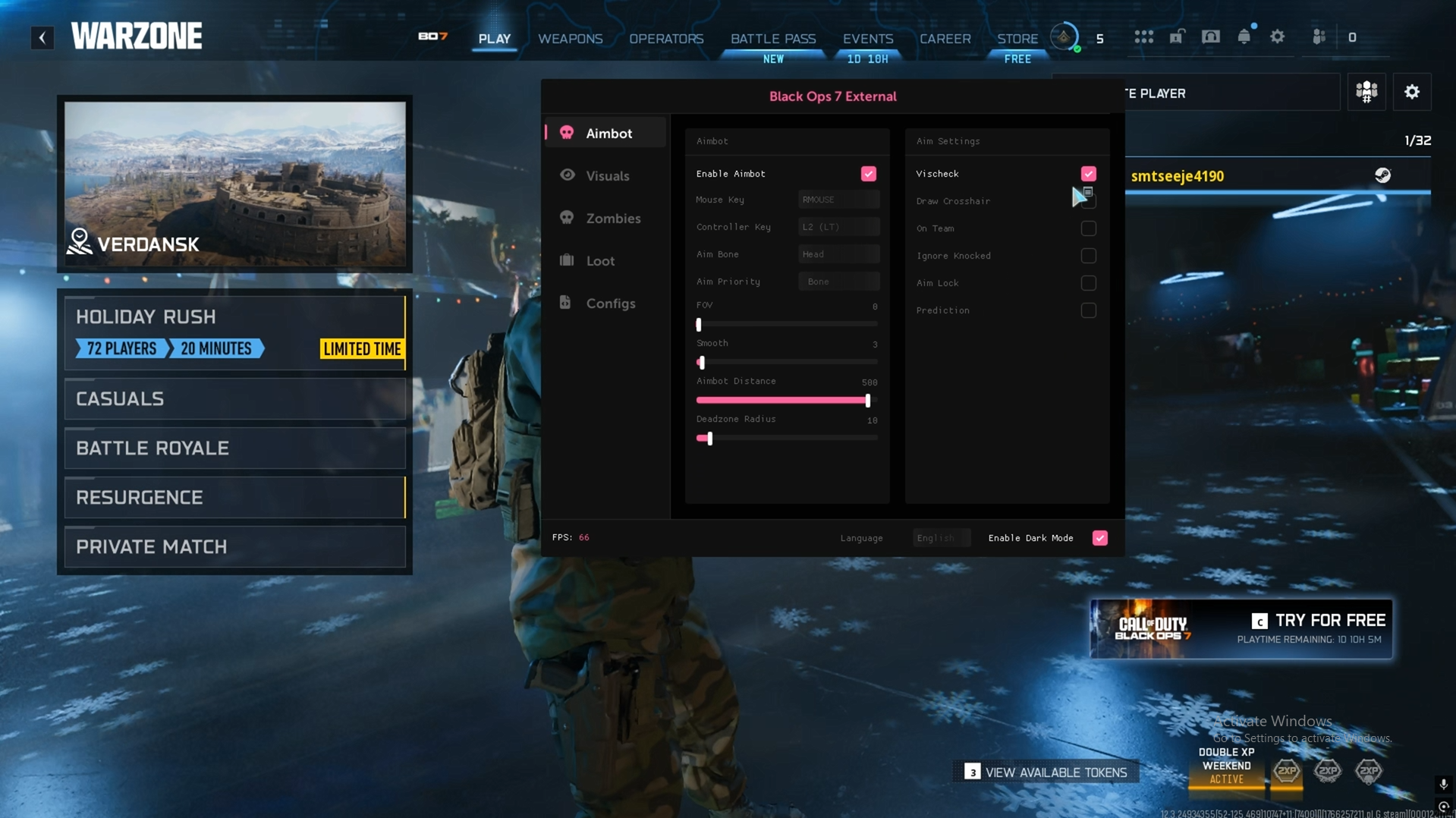Open the nine-dot grid menu icon
Image resolution: width=1456 pixels, height=818 pixels.
click(x=1143, y=37)
